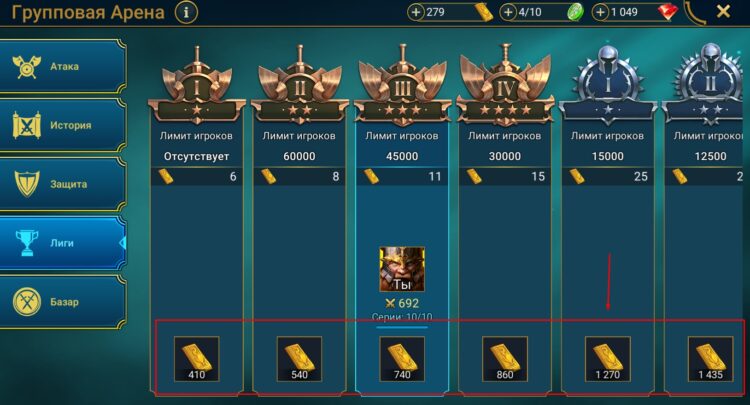The height and width of the screenshot is (405, 750).
Task: Pick the silver league I emblem with 15000 limit
Action: click(608, 80)
